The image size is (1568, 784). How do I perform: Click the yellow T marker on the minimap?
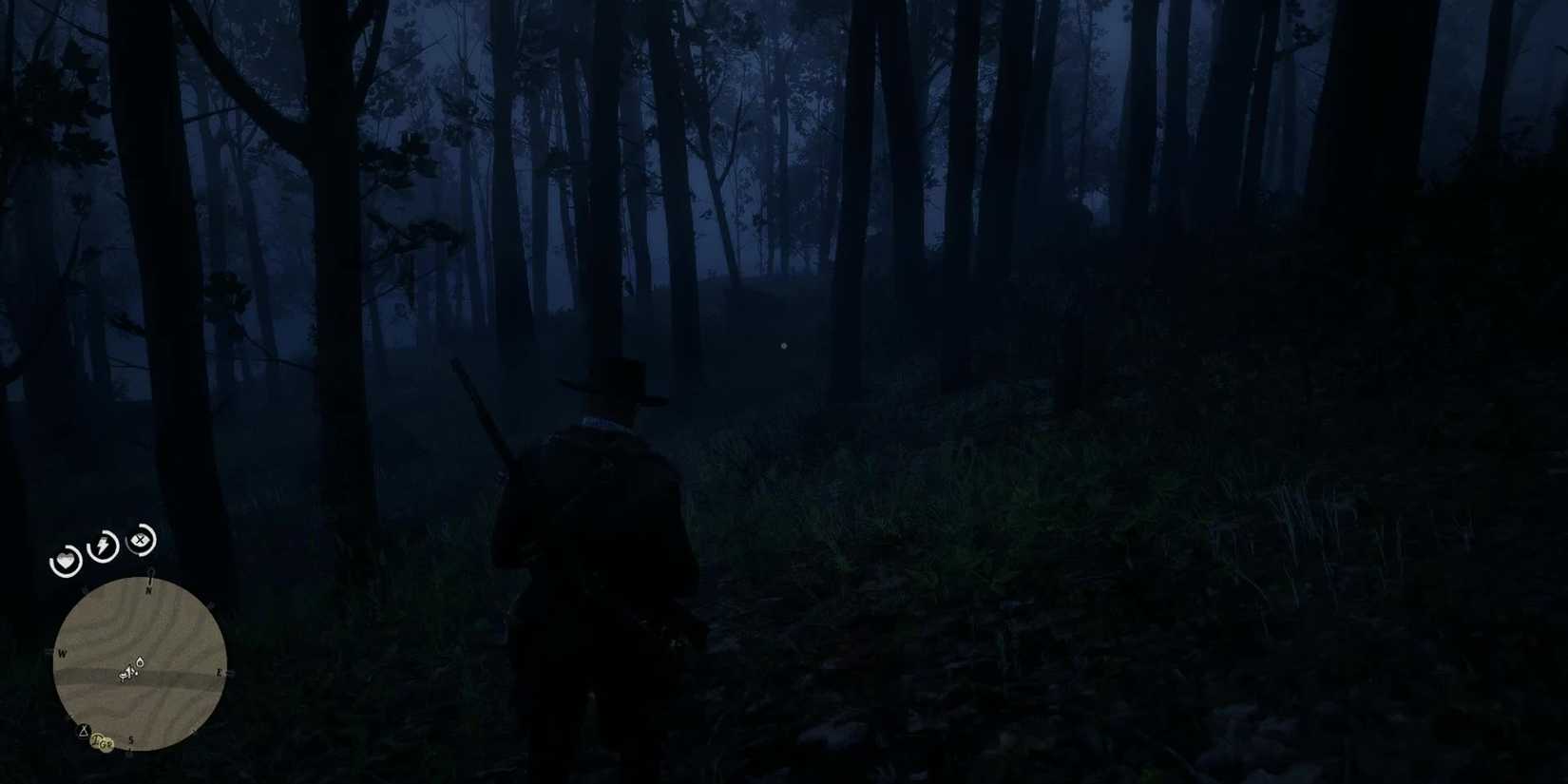(x=95, y=738)
